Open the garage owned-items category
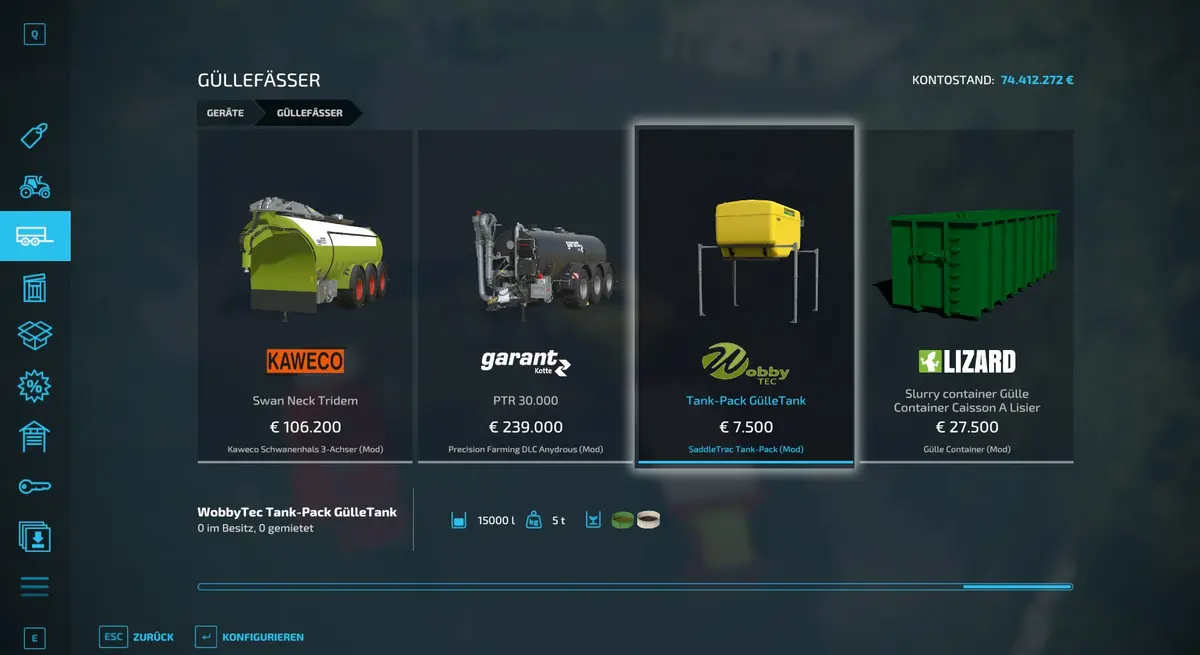1200x655 pixels. click(35, 436)
